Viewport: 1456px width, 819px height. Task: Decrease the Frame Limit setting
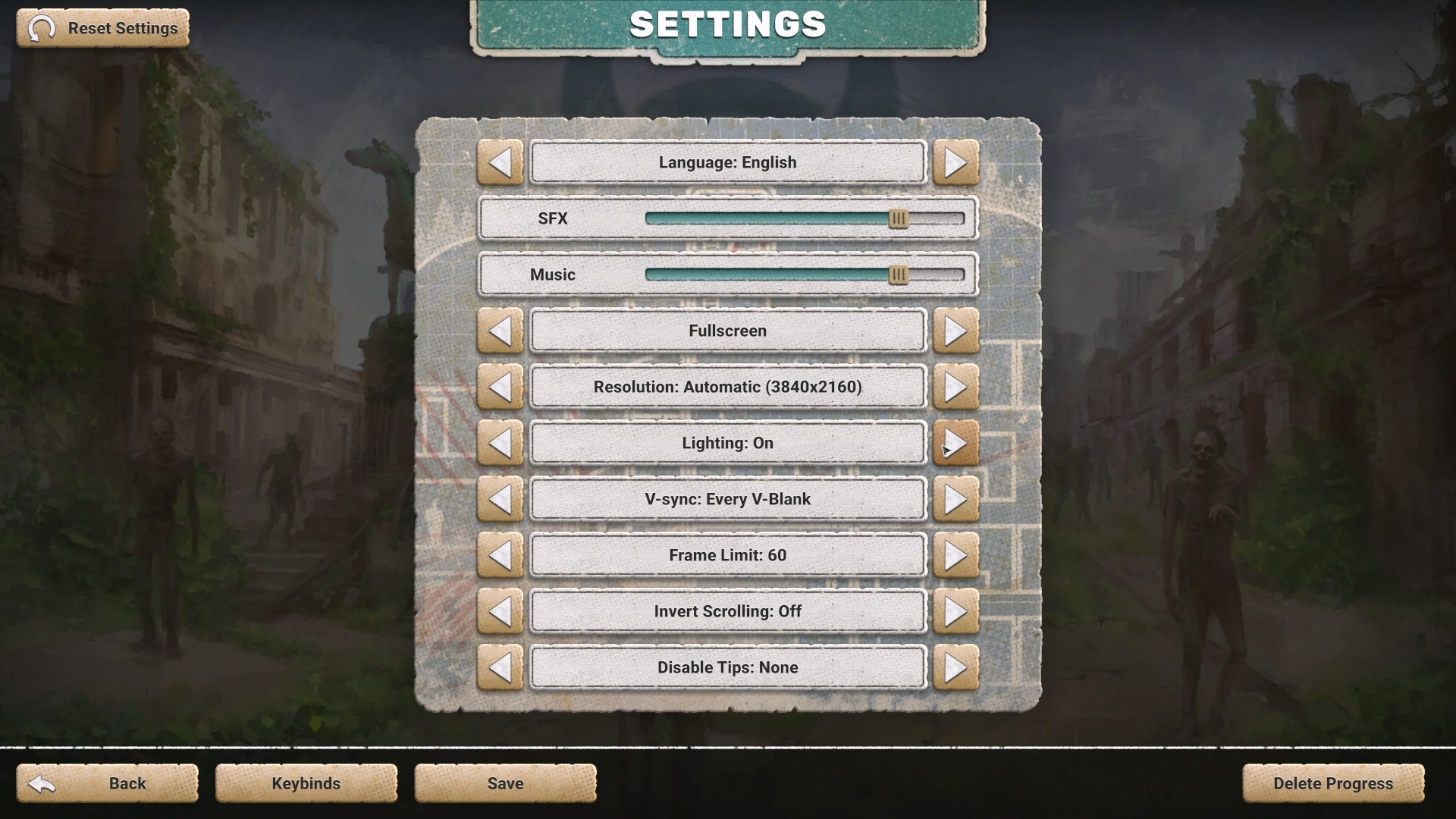pos(500,555)
